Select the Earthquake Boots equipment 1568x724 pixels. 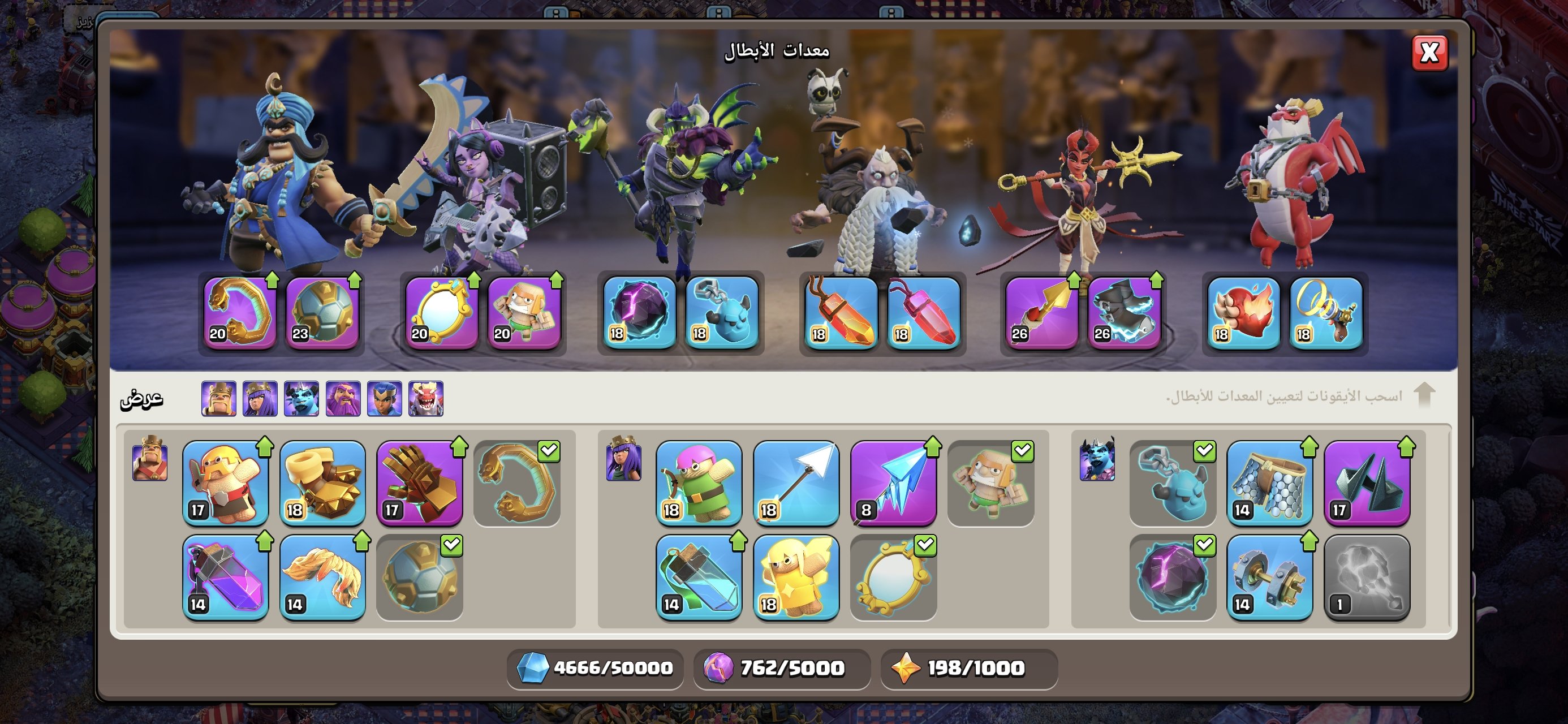322,483
